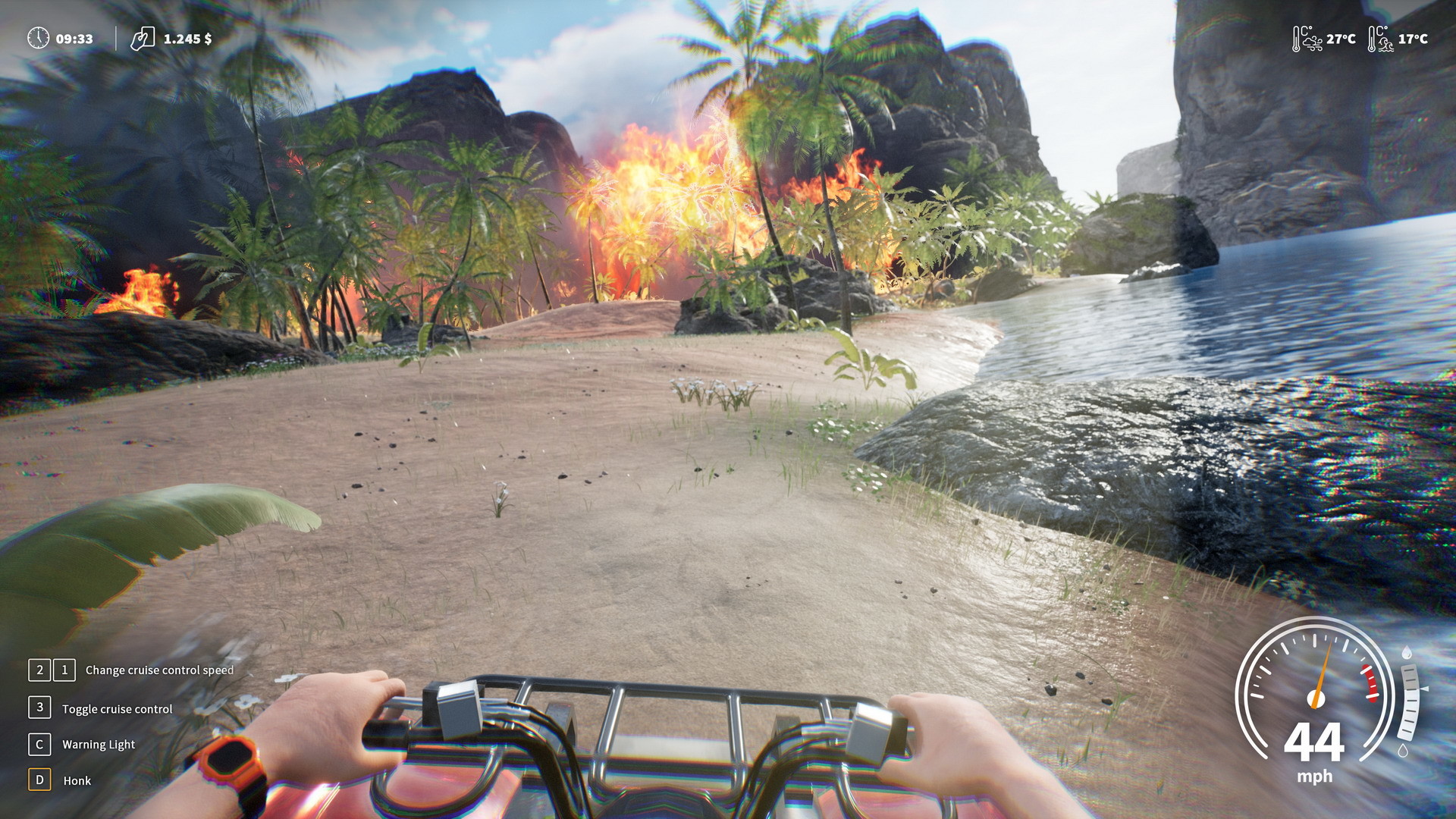This screenshot has height=819, width=1456.
Task: Click the empty drop below fuel gauge
Action: [1403, 750]
